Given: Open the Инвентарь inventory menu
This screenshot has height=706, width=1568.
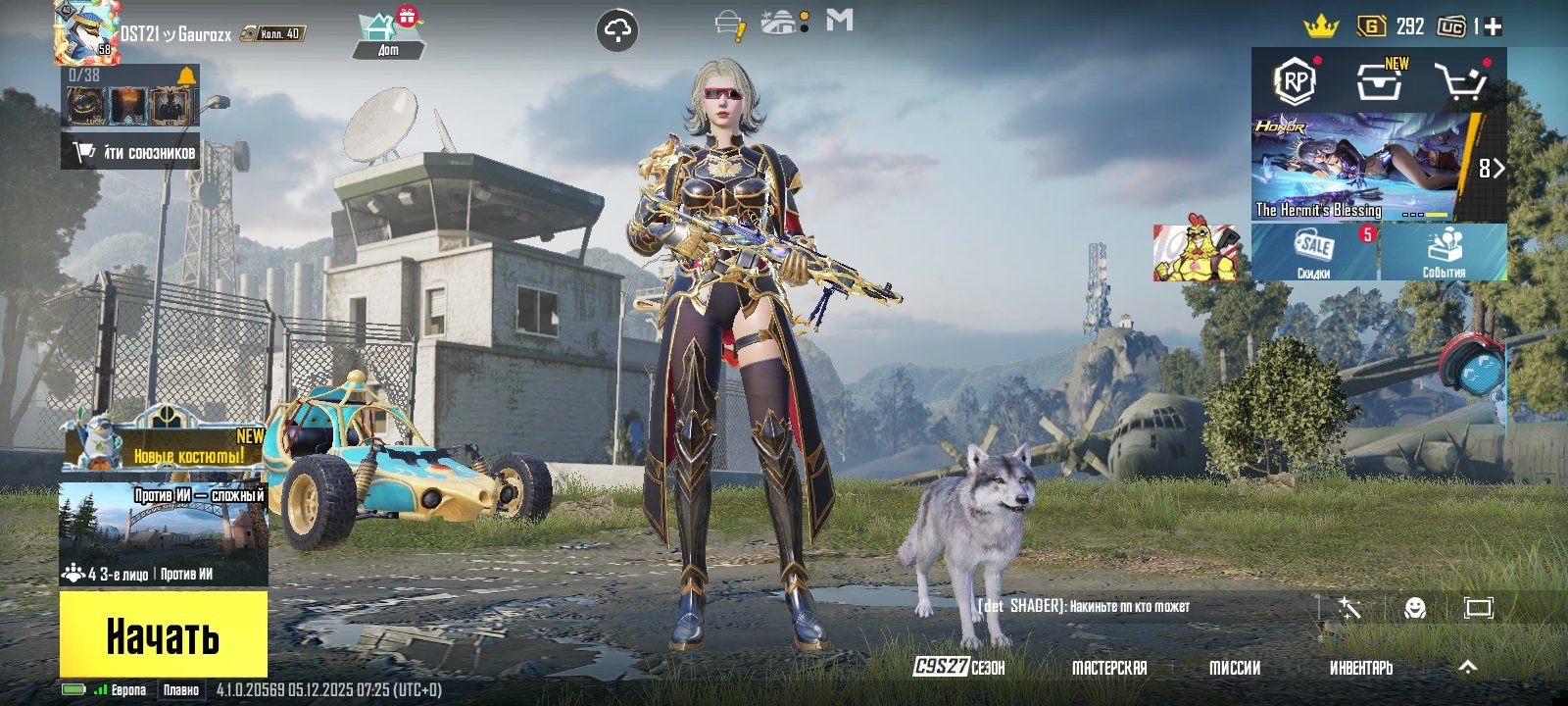Looking at the screenshot, I should [x=1360, y=668].
